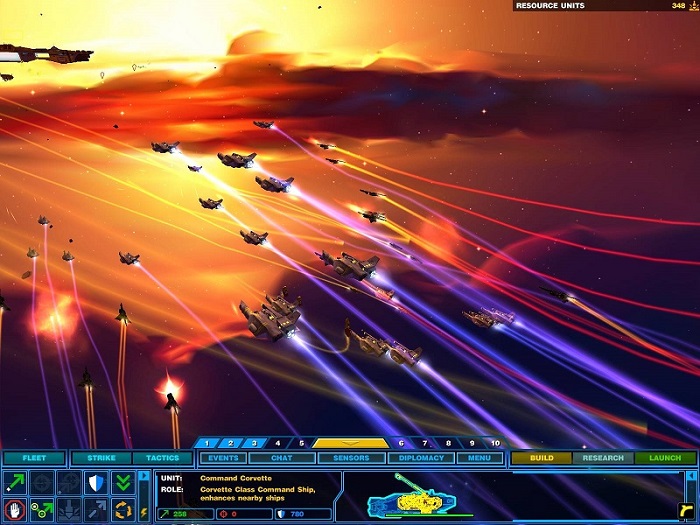Select control group 6 tab

[401, 442]
